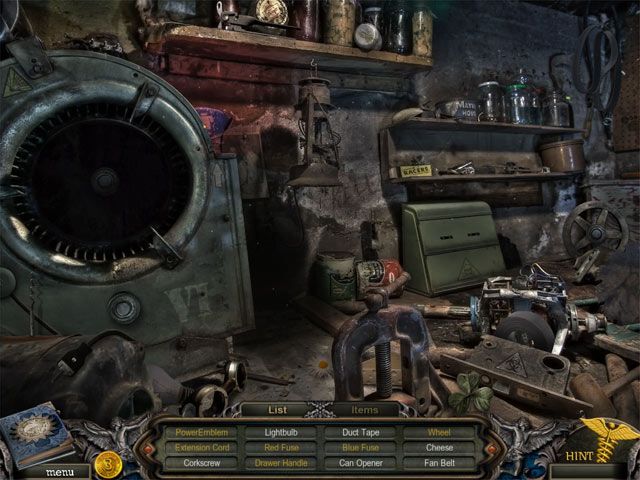Select Corkscrew in the object list
Image resolution: width=640 pixels, height=480 pixels.
pos(202,462)
